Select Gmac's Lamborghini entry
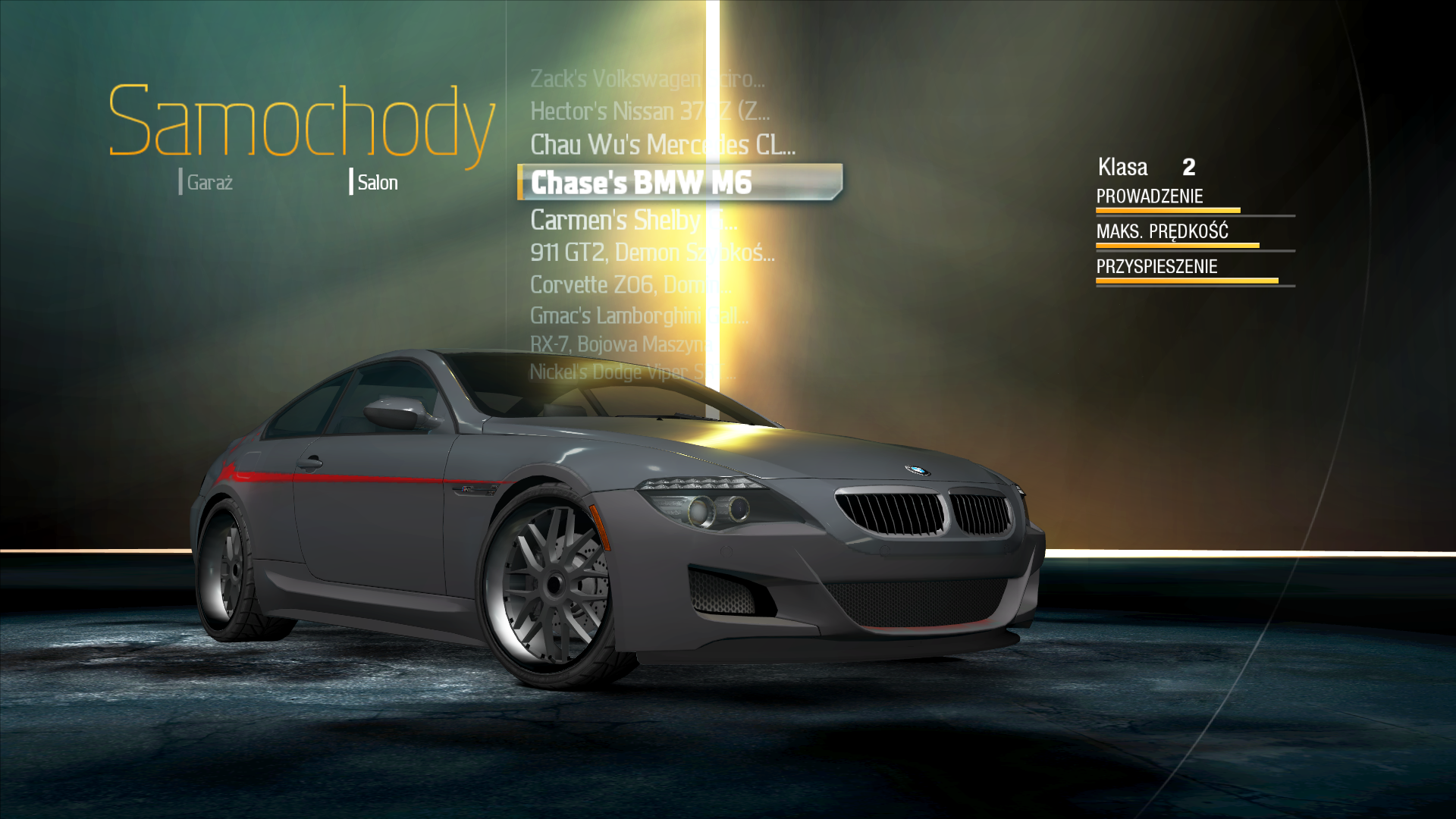This screenshot has height=819, width=1456. click(x=639, y=315)
